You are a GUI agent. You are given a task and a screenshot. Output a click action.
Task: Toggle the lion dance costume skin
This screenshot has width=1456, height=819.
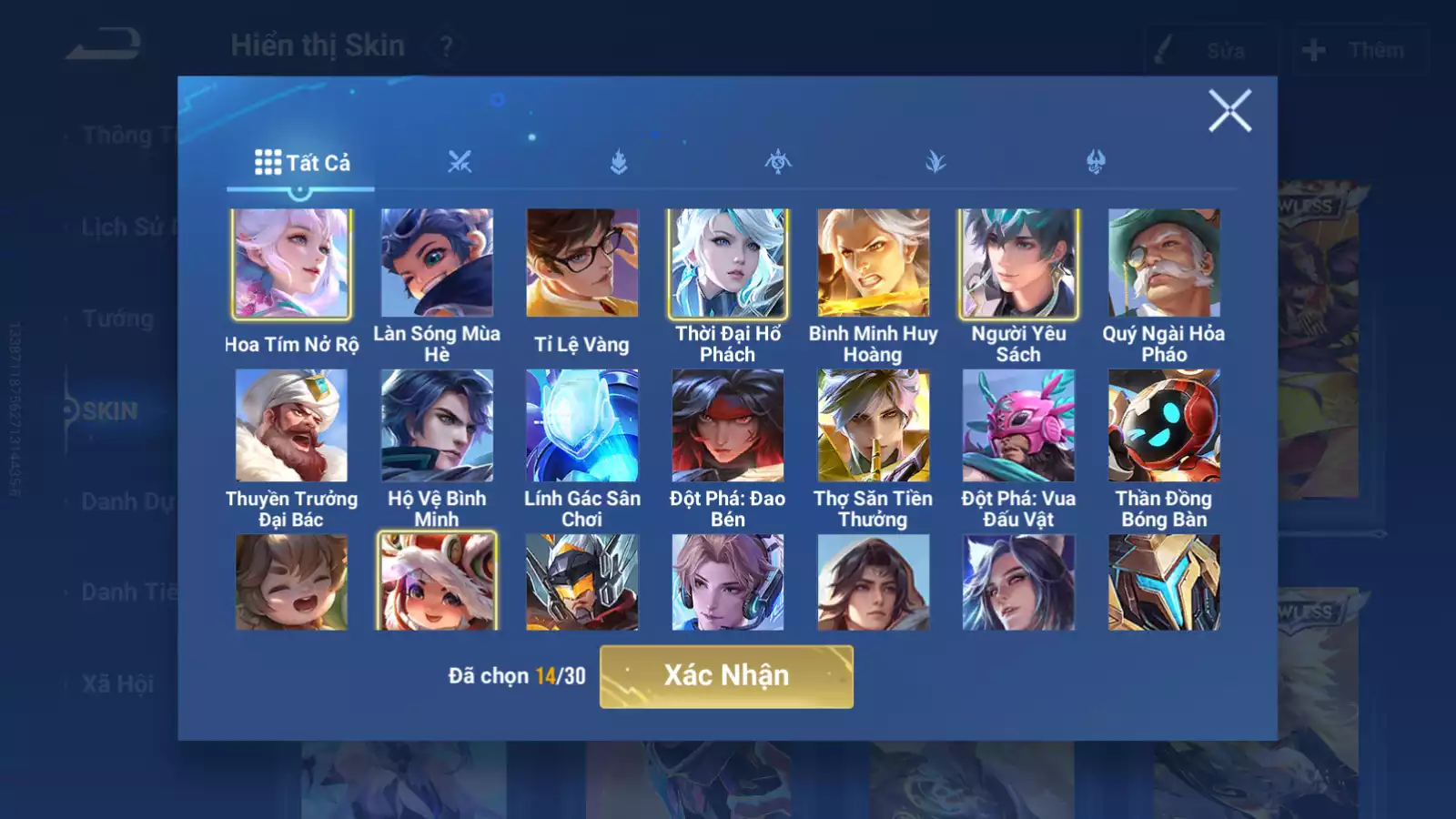[437, 582]
